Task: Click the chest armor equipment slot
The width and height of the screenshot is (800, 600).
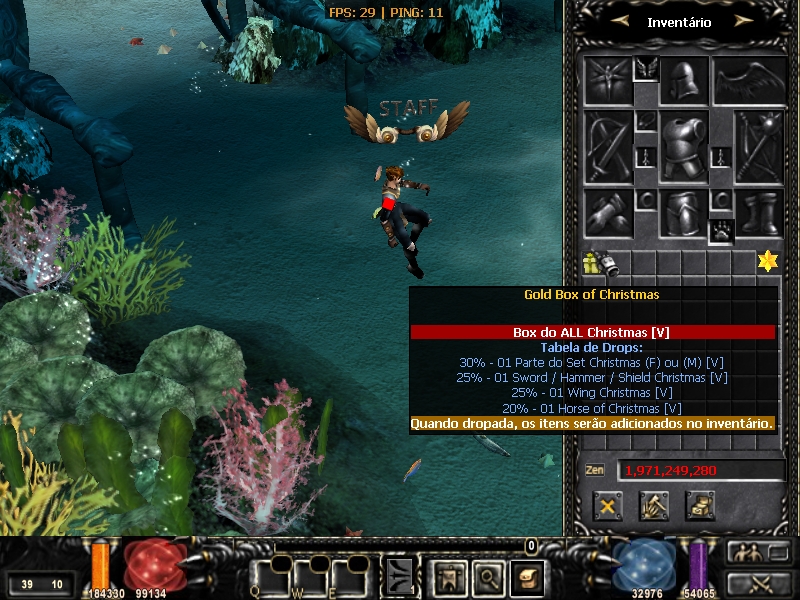Action: coord(684,147)
